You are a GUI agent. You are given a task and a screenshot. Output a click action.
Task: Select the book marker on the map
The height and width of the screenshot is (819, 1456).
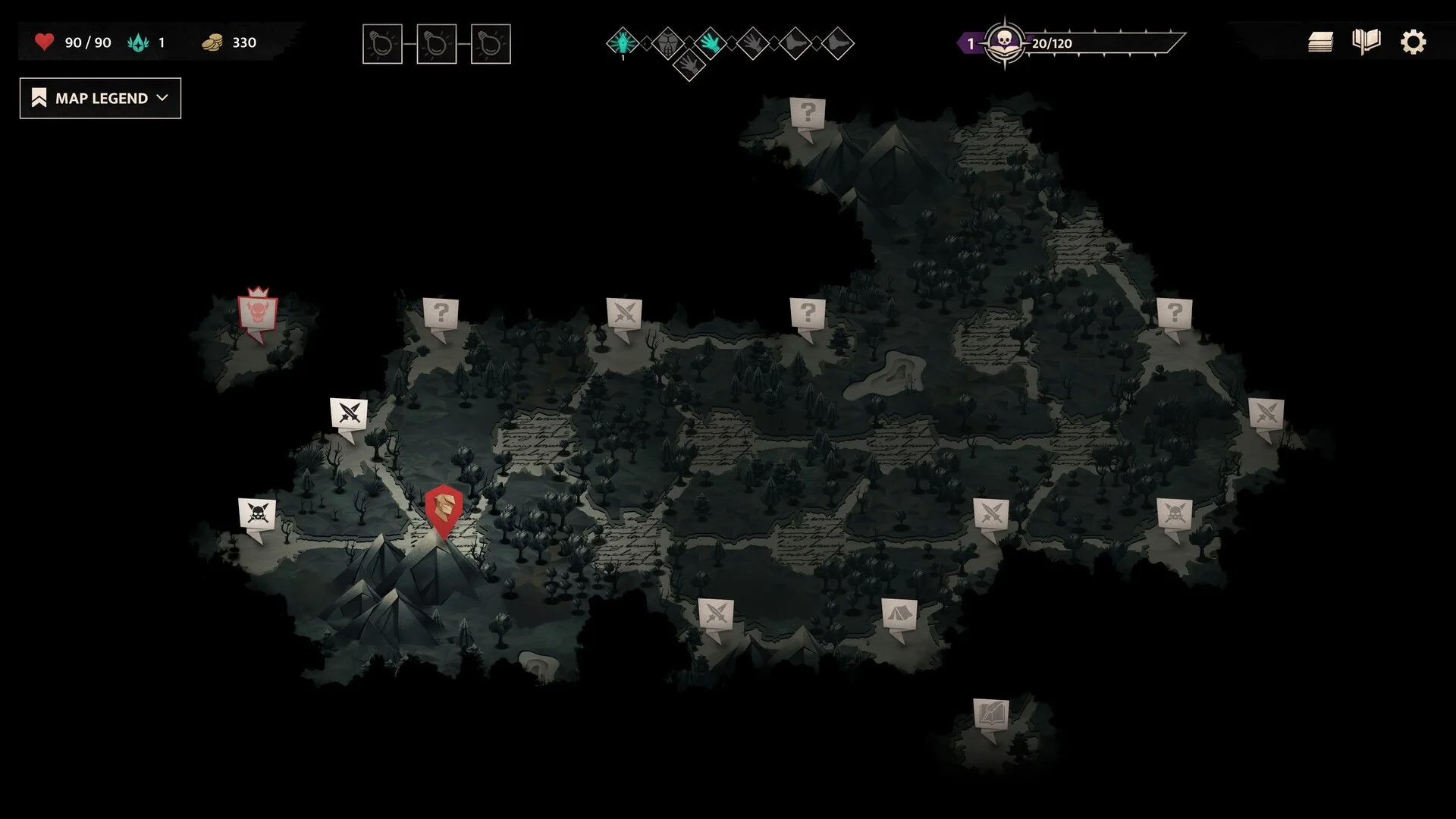coord(991,714)
